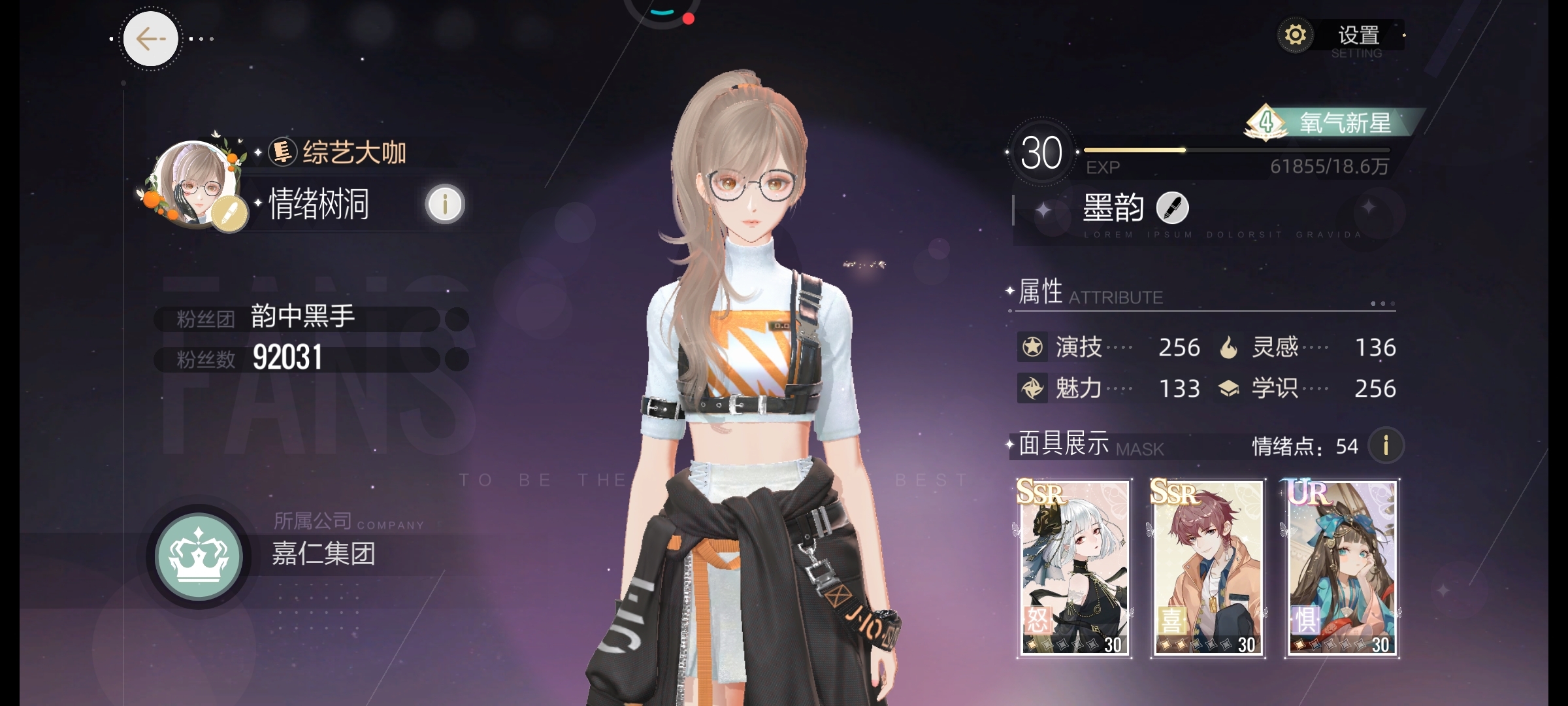Open the 嘉仁集团 company emblem
The height and width of the screenshot is (706, 1568).
pos(199,556)
